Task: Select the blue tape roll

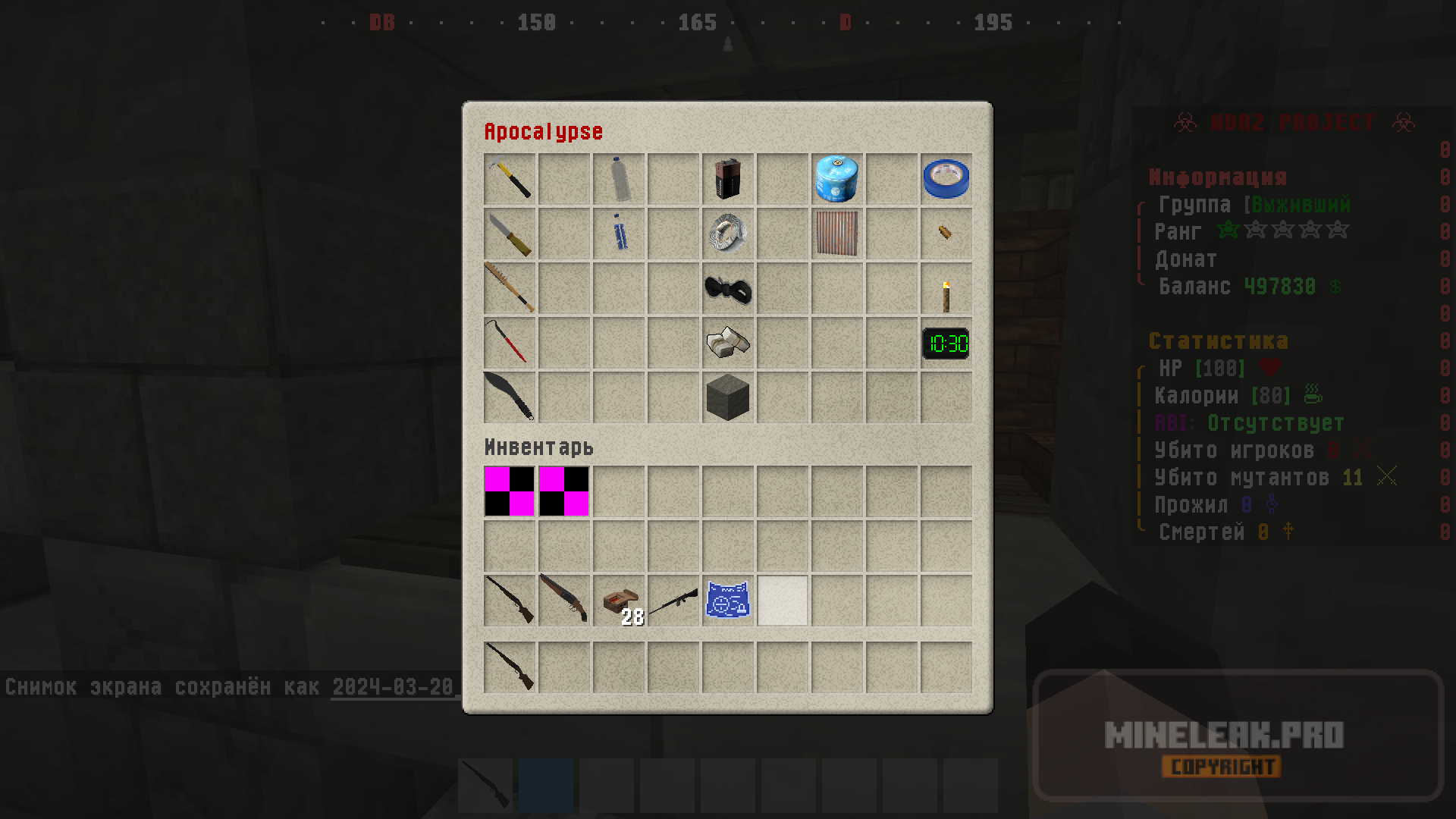Action: pyautogui.click(x=946, y=179)
